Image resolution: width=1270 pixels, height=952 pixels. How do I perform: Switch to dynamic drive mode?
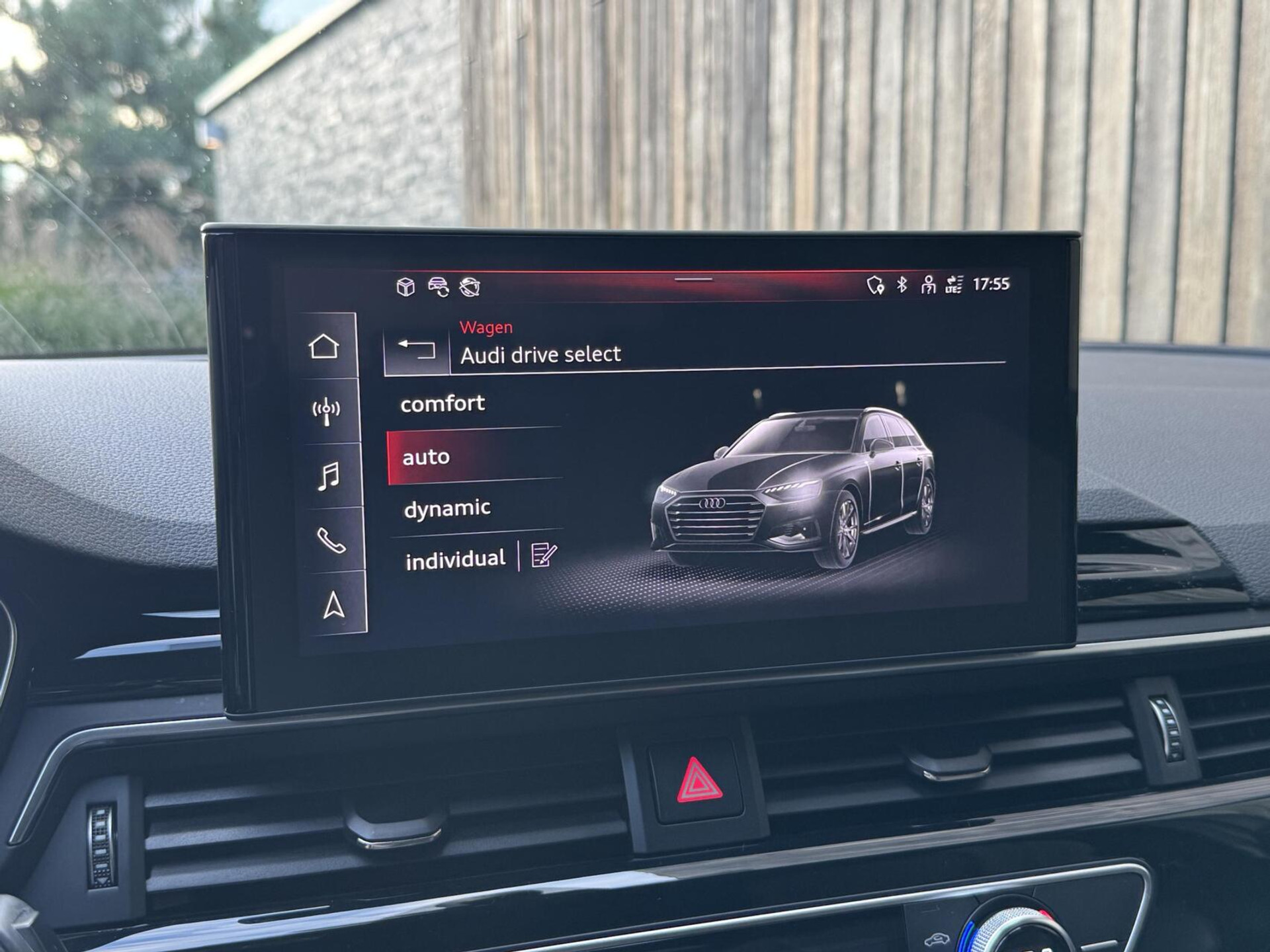(447, 508)
